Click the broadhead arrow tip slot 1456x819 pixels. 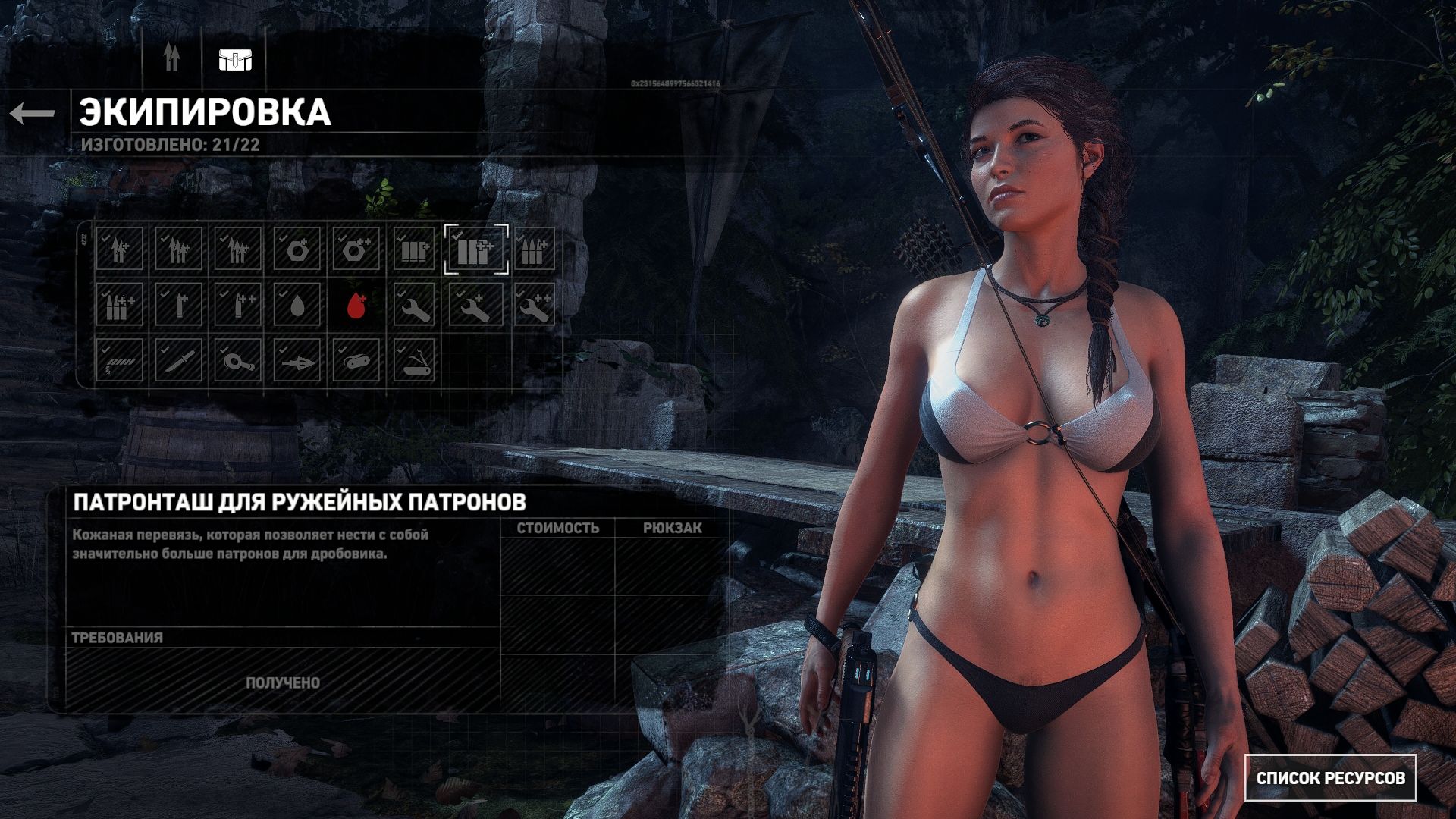tap(297, 362)
